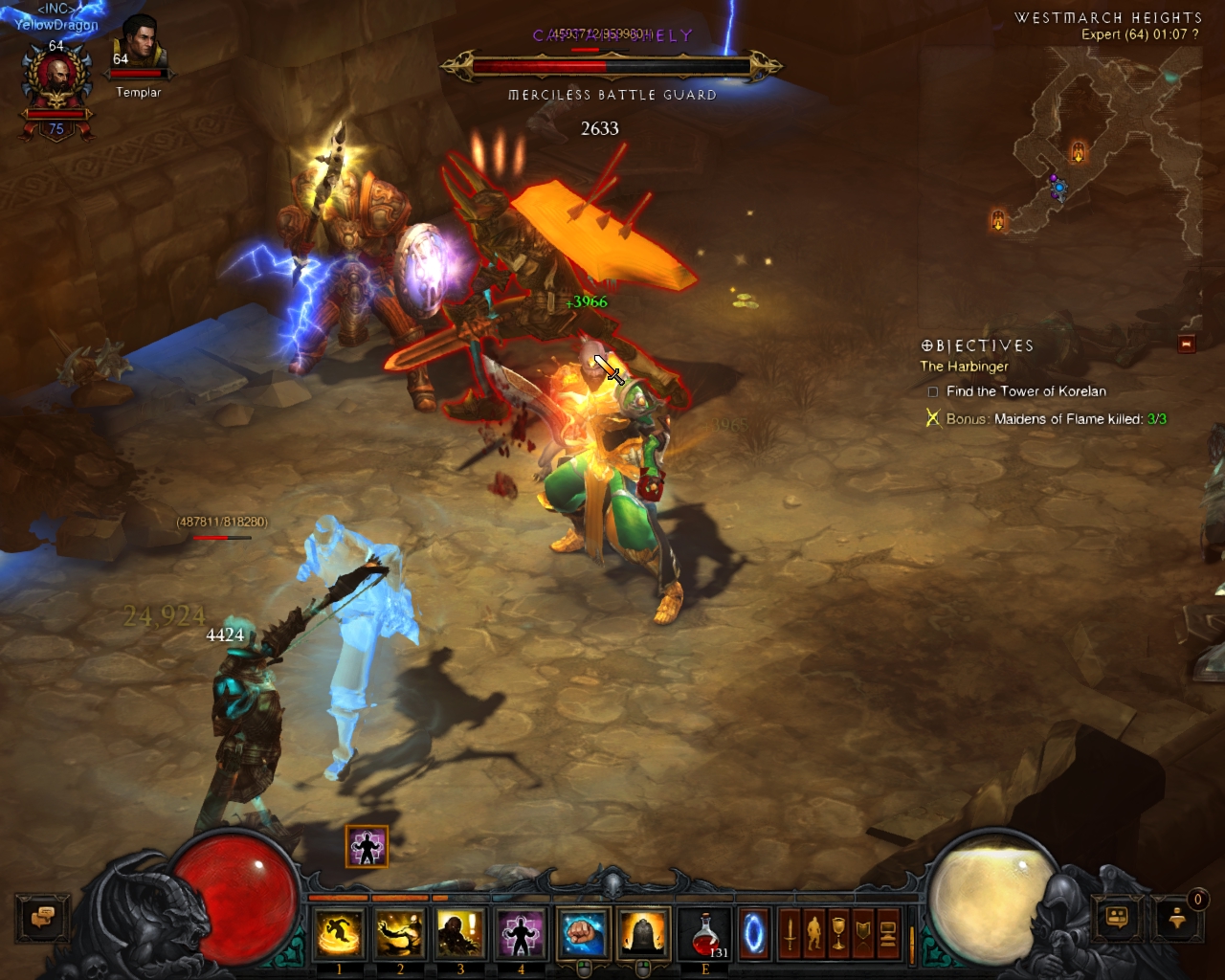The width and height of the screenshot is (1225, 980).
Task: Open the inventory via the sword icon
Action: coord(791,933)
